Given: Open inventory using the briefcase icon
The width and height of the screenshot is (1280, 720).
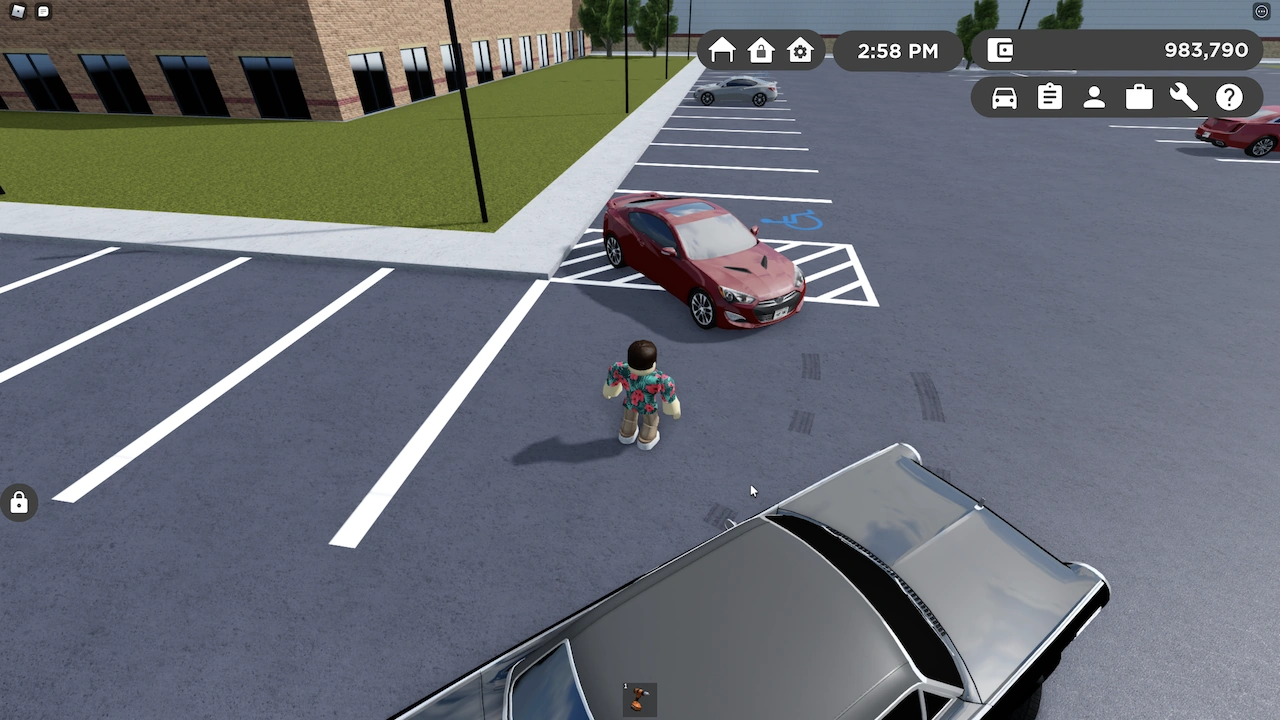Looking at the screenshot, I should pyautogui.click(x=1139, y=97).
